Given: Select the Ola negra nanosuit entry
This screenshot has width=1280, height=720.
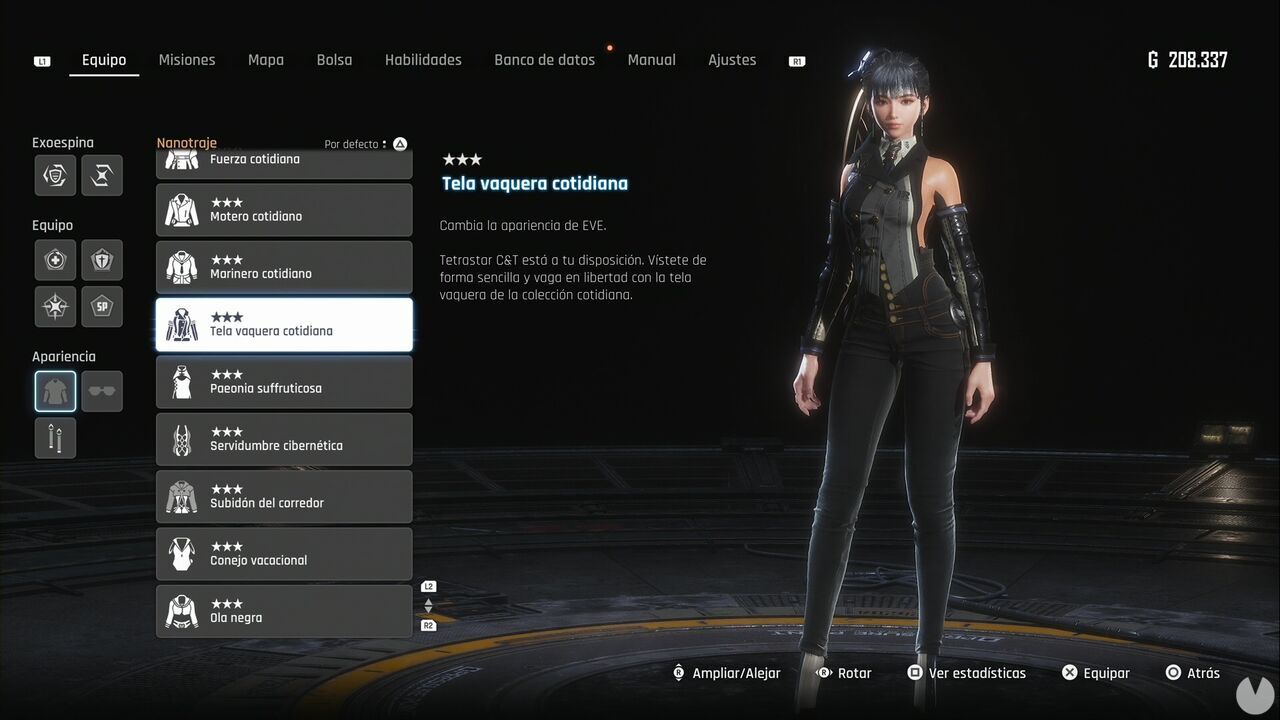Looking at the screenshot, I should 284,611.
